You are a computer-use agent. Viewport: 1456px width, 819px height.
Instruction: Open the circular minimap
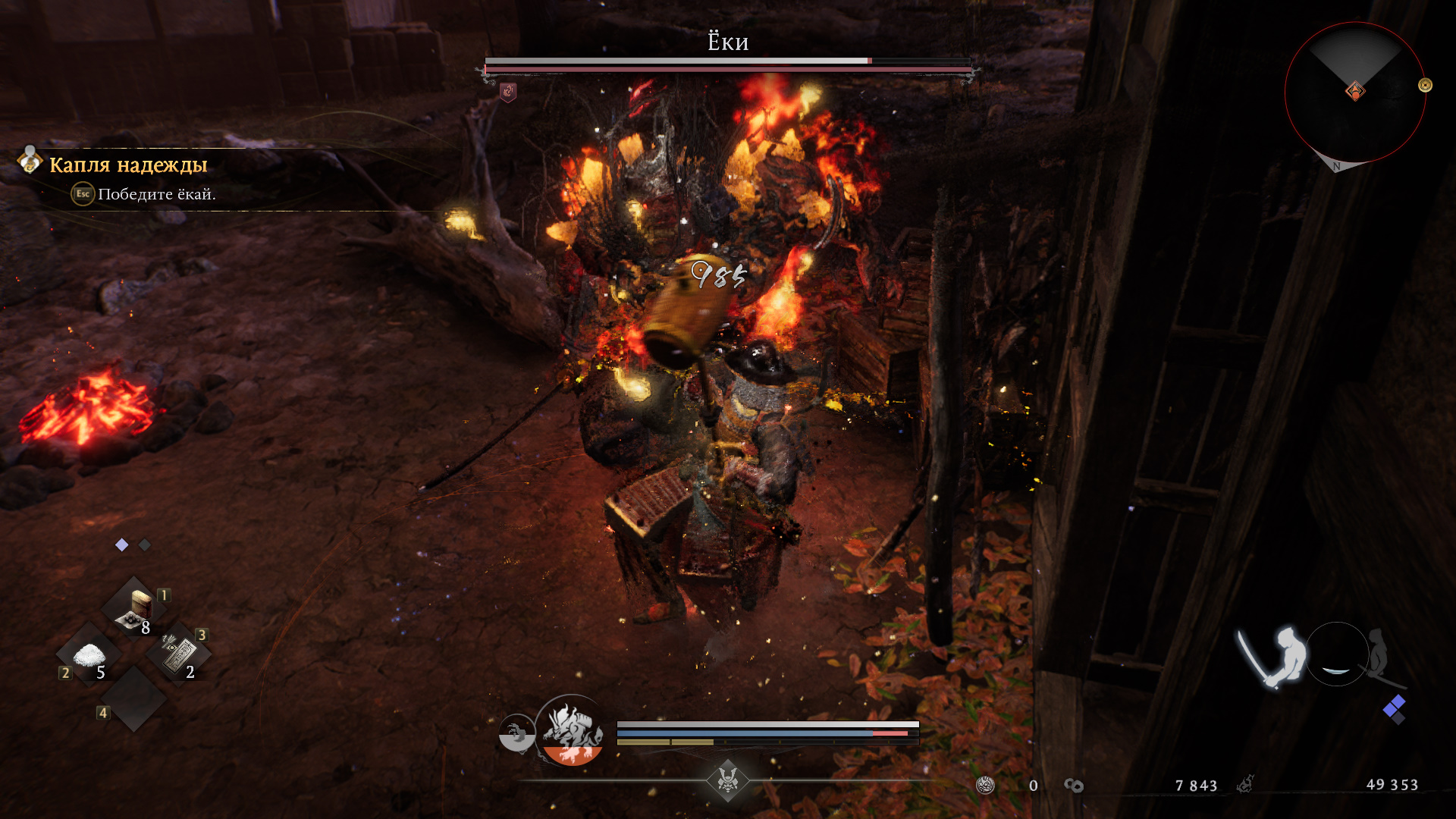click(1354, 93)
